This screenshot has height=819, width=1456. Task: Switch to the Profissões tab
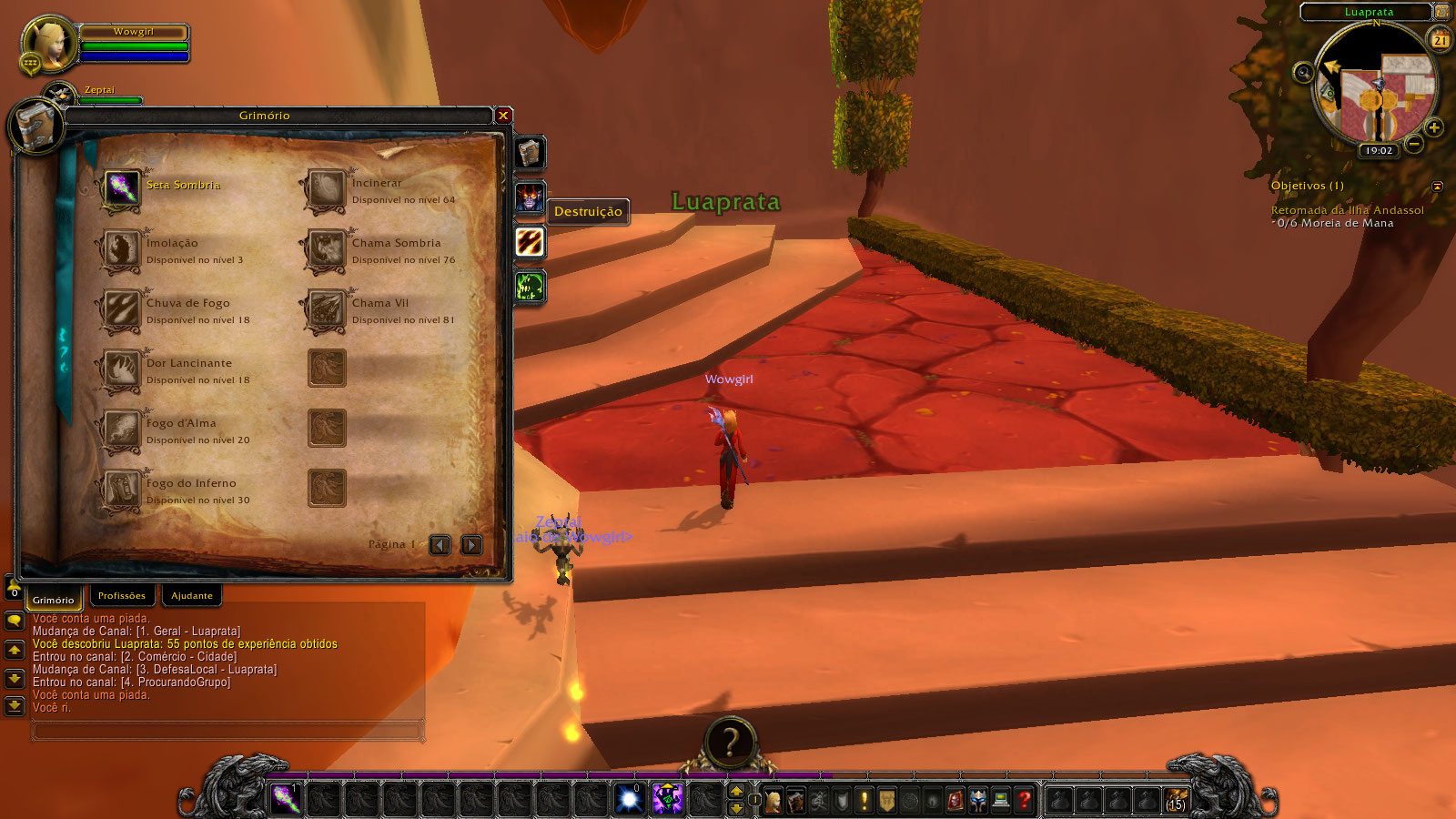[122, 596]
